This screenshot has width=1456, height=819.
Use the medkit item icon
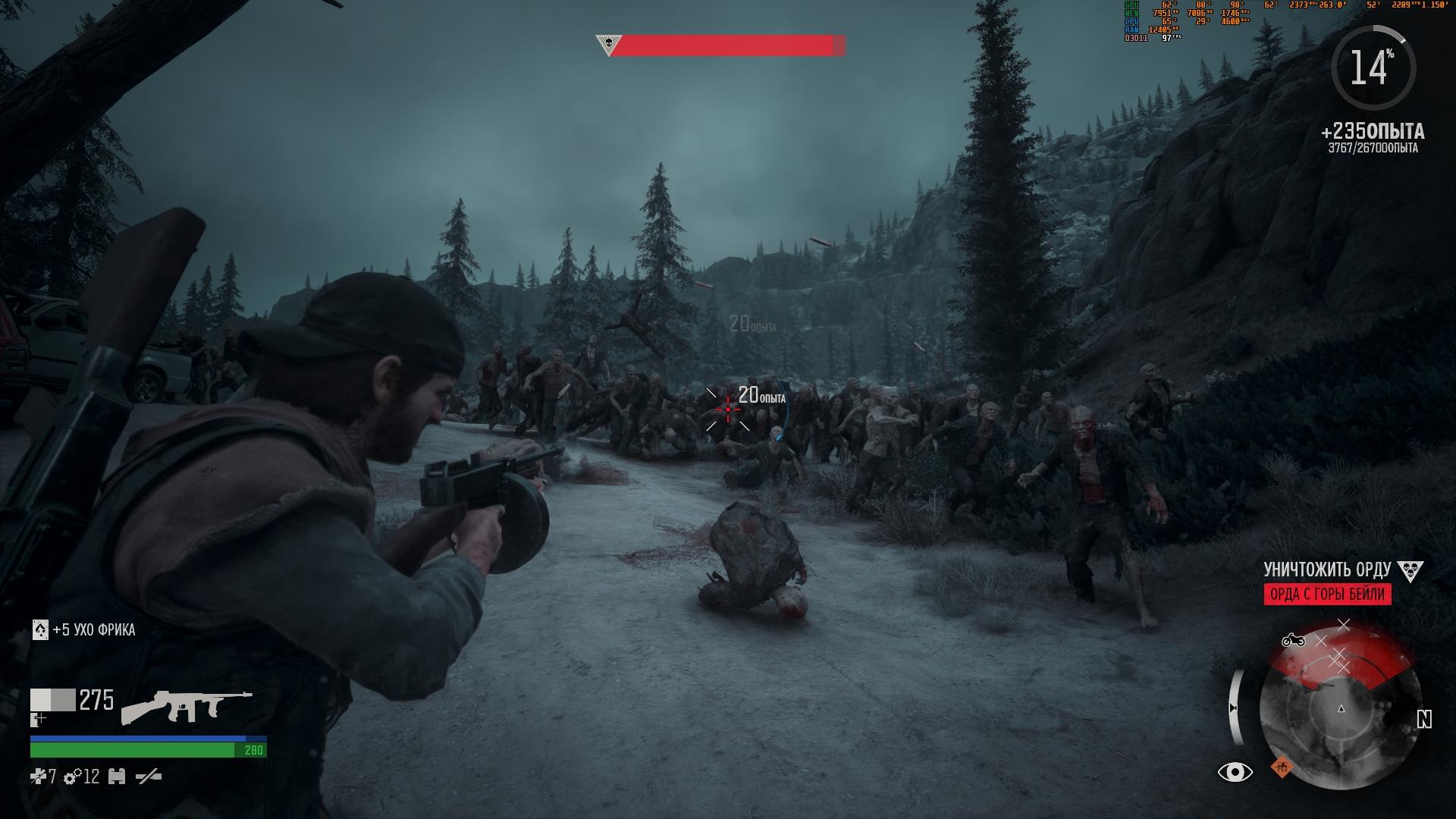(37, 777)
